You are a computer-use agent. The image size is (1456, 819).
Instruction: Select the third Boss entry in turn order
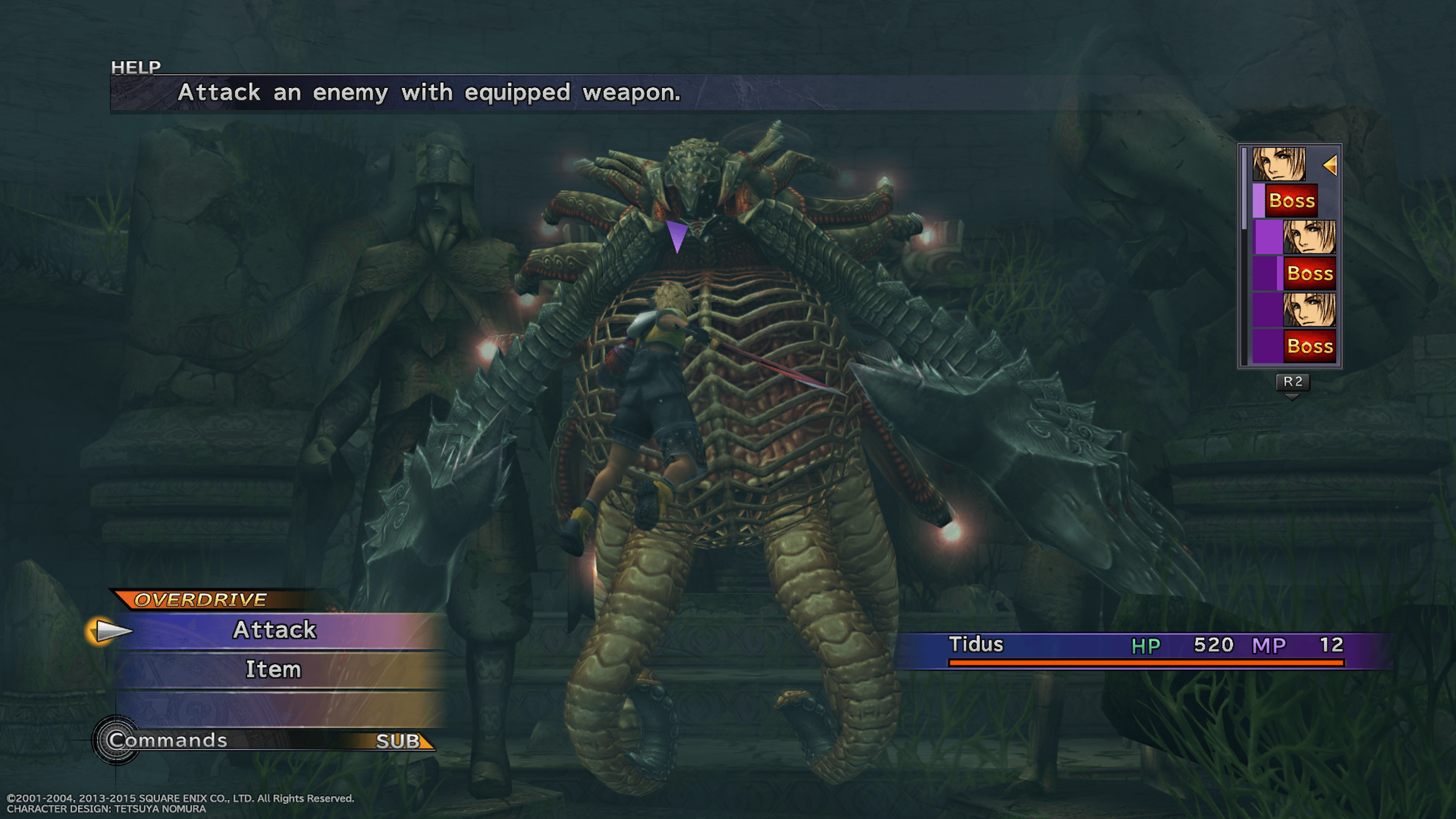(1309, 346)
